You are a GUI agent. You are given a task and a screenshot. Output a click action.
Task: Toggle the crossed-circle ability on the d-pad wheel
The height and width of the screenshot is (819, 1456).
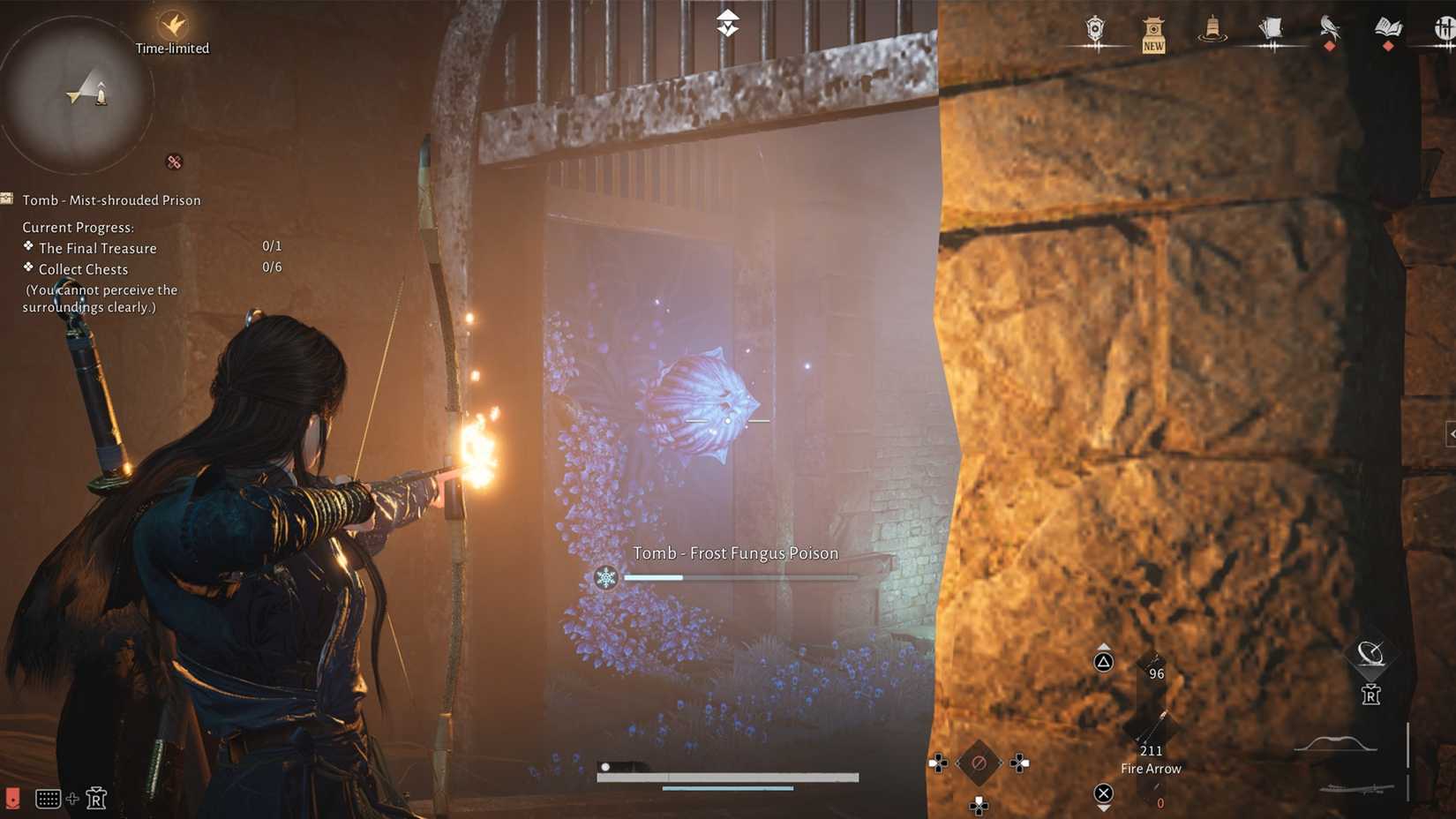[x=978, y=764]
